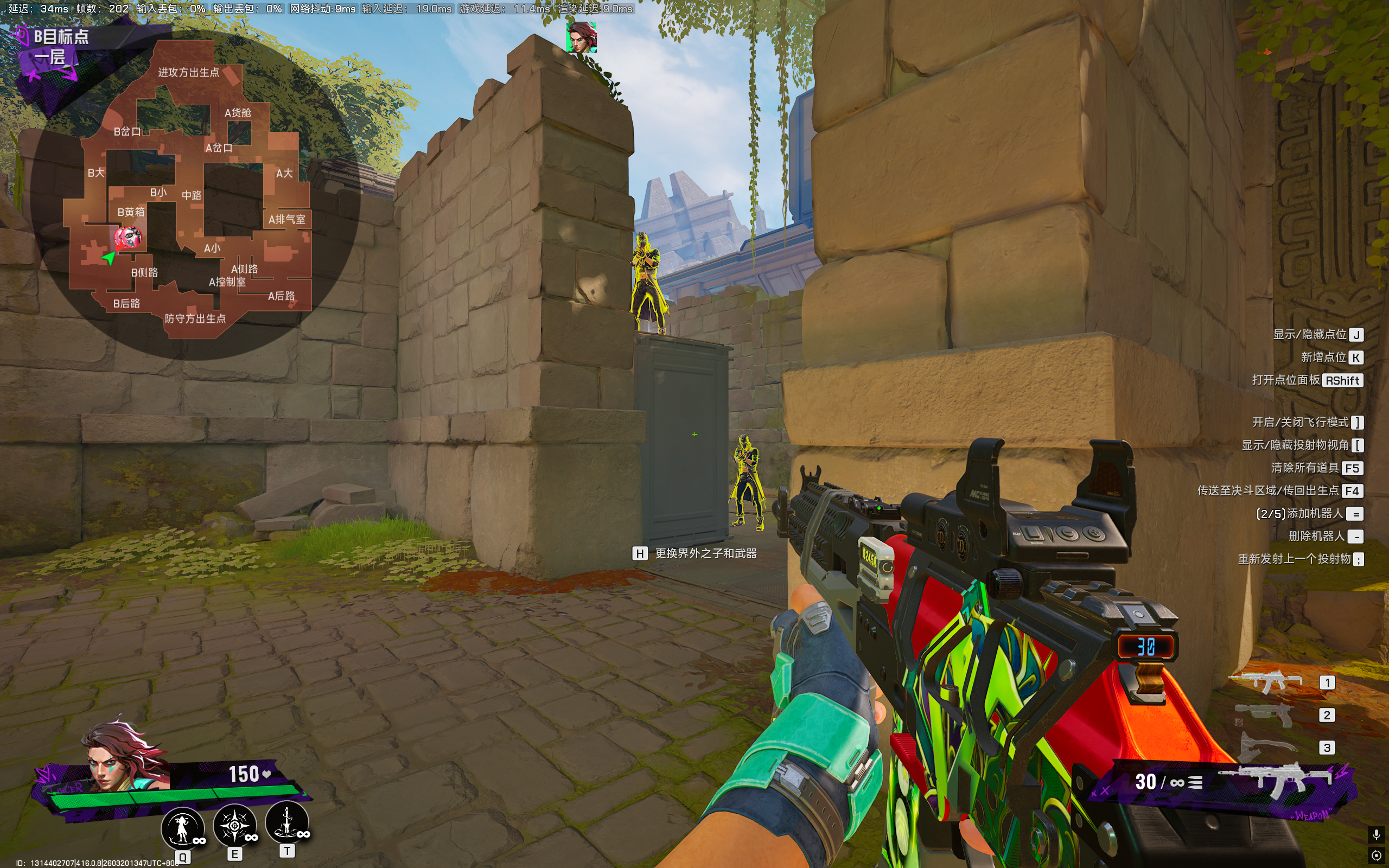Toggle the microphone icon in the corner
Screen dimensions: 1389x868
(1376, 834)
